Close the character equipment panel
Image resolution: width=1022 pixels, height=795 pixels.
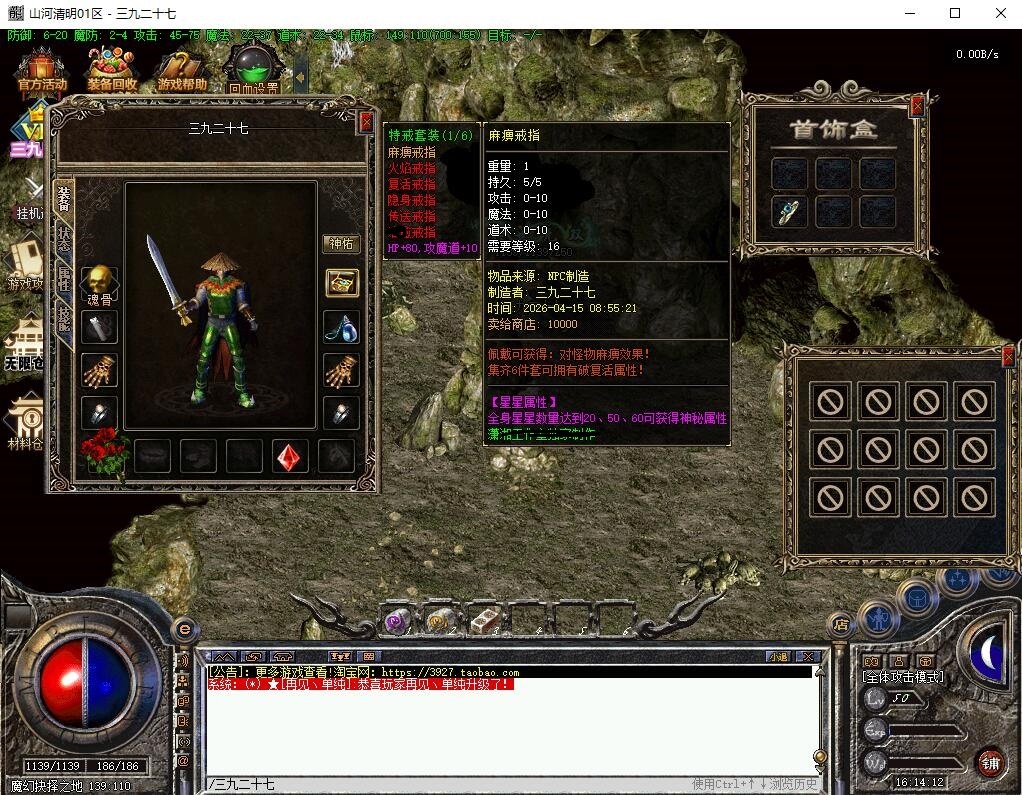coord(366,122)
